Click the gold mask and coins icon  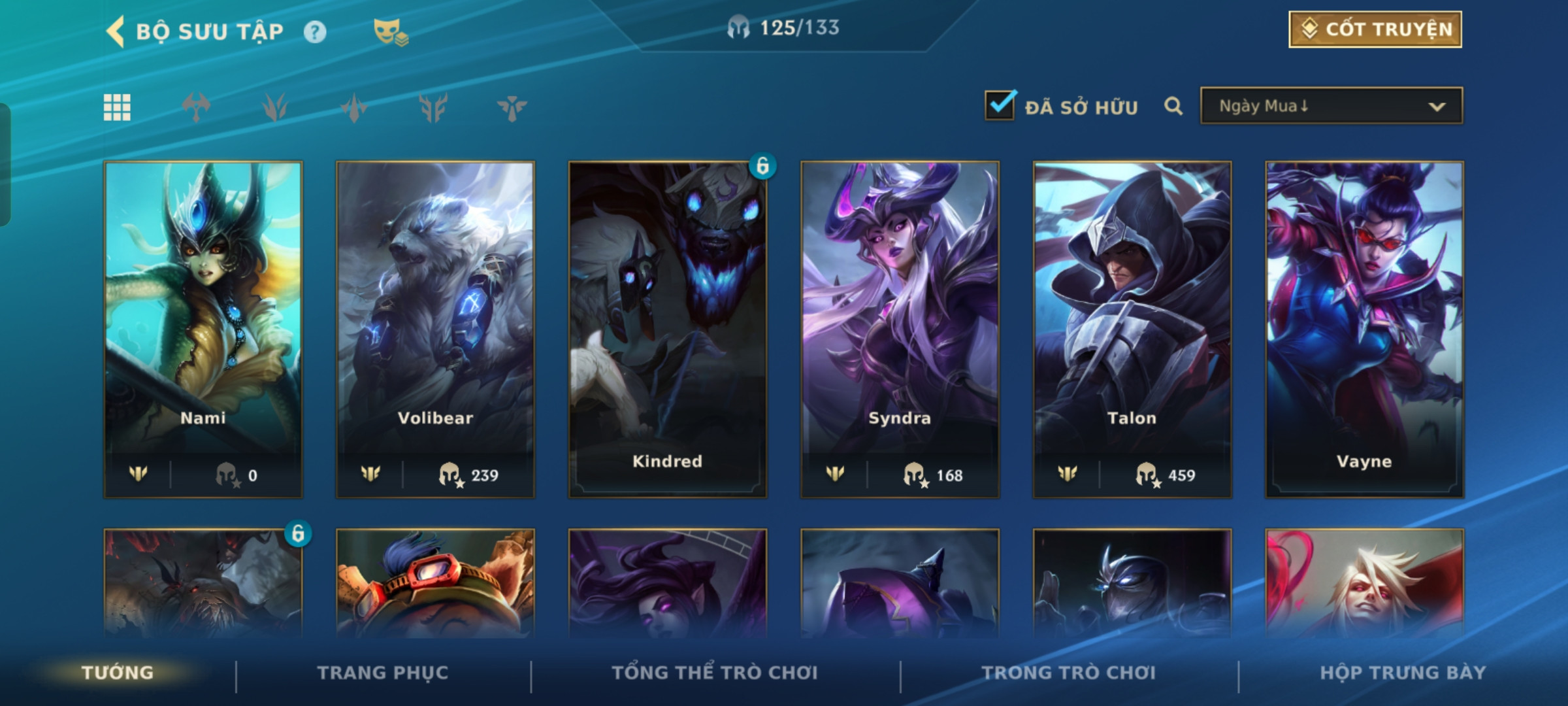[390, 32]
